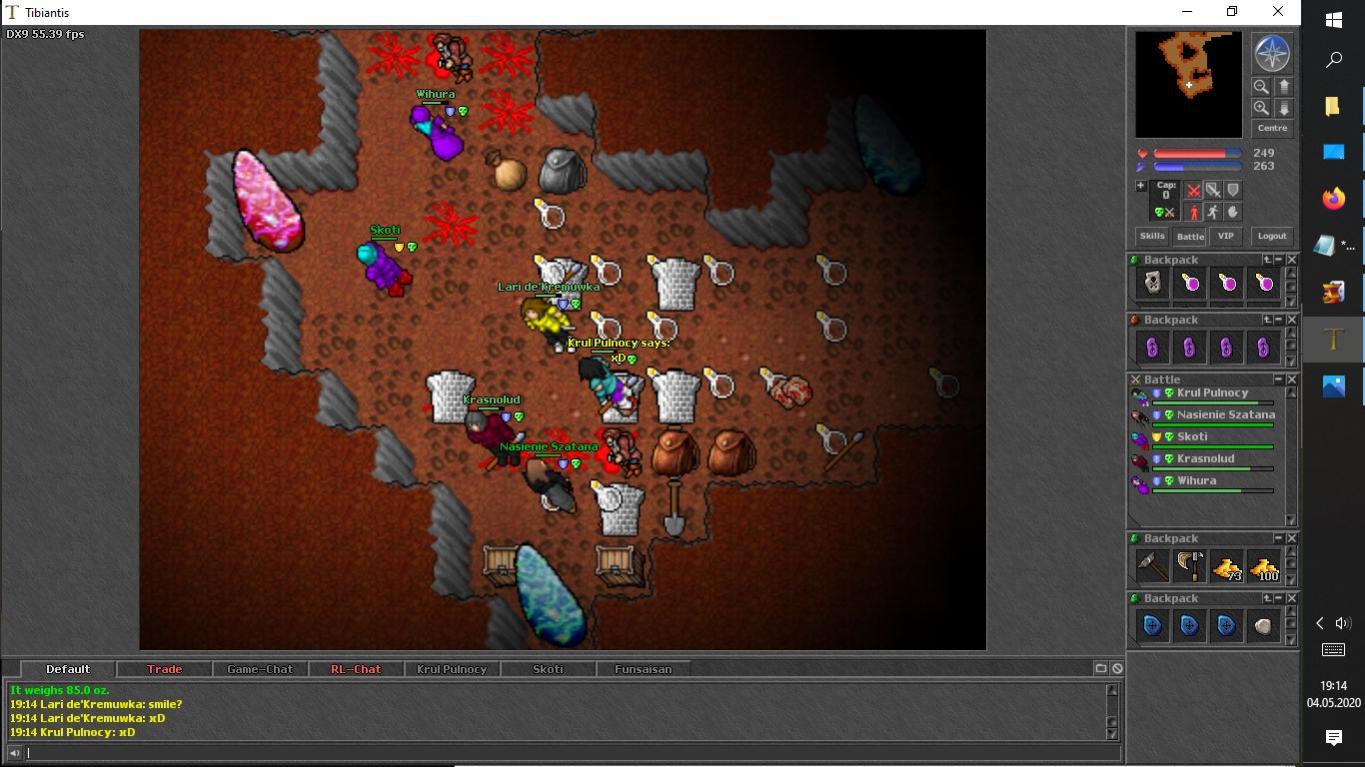The width and height of the screenshot is (1365, 767).
Task: Switch to the Trade chat tab
Action: click(x=164, y=669)
